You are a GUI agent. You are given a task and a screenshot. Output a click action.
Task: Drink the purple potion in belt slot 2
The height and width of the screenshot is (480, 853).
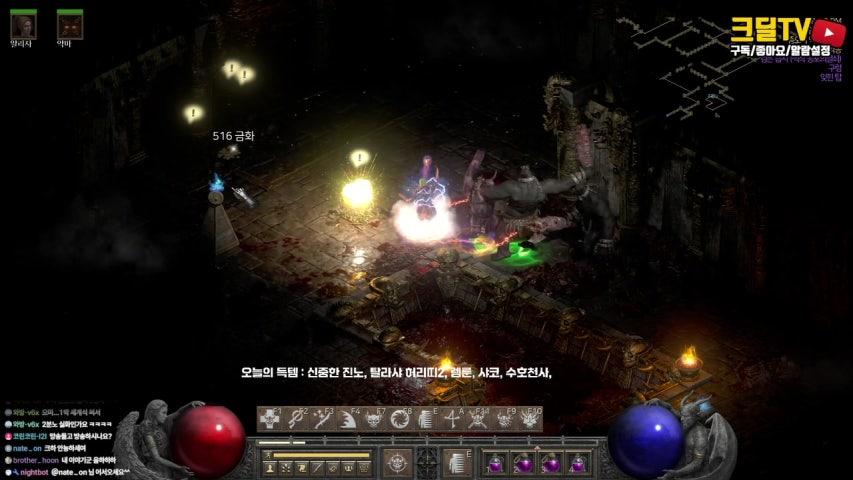pyautogui.click(x=523, y=464)
